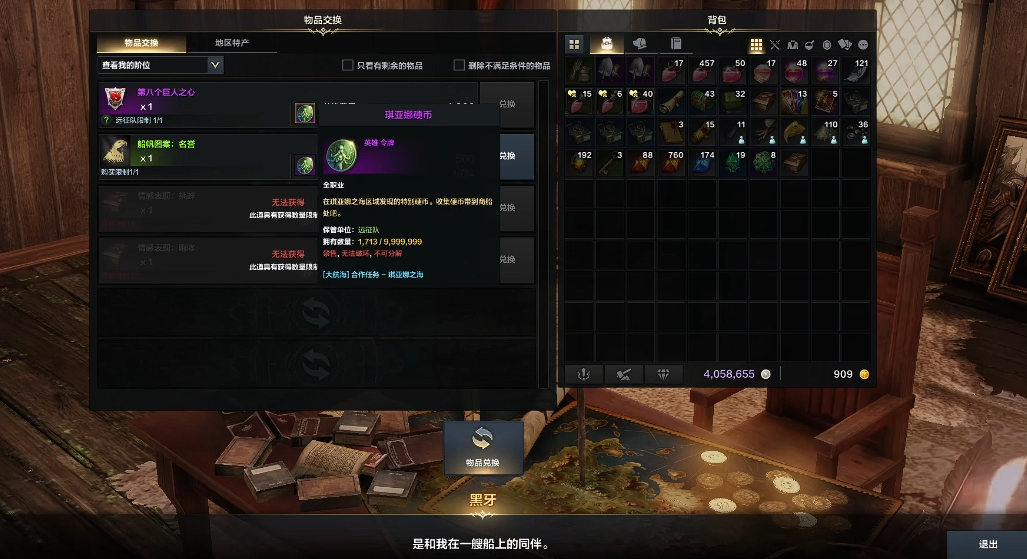Select the 物品交换 tab

coord(141,43)
